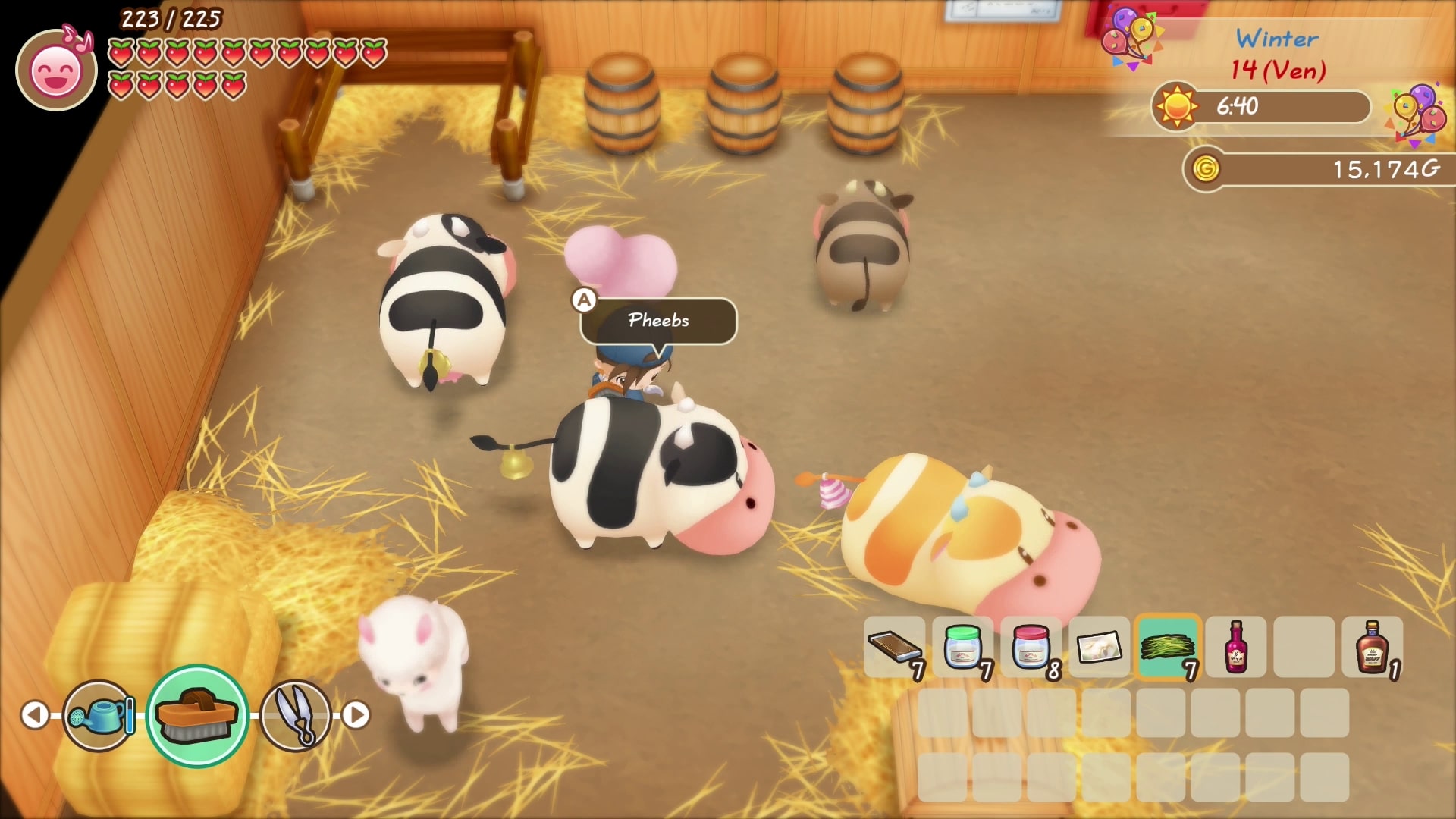Choose the brush tool
Image resolution: width=1456 pixels, height=819 pixels.
(x=197, y=715)
